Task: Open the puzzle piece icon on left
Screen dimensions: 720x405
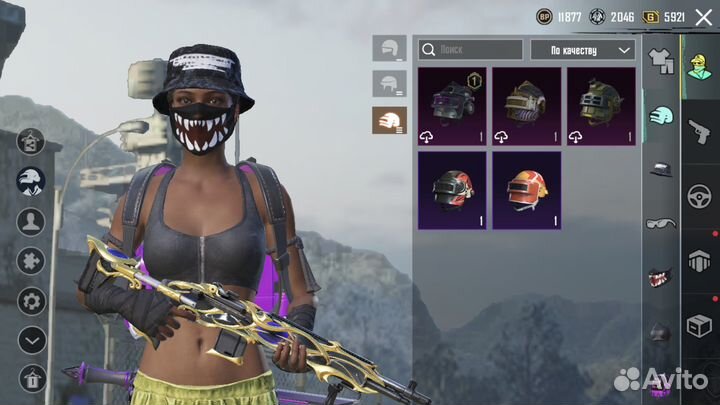Action: pos(31,261)
